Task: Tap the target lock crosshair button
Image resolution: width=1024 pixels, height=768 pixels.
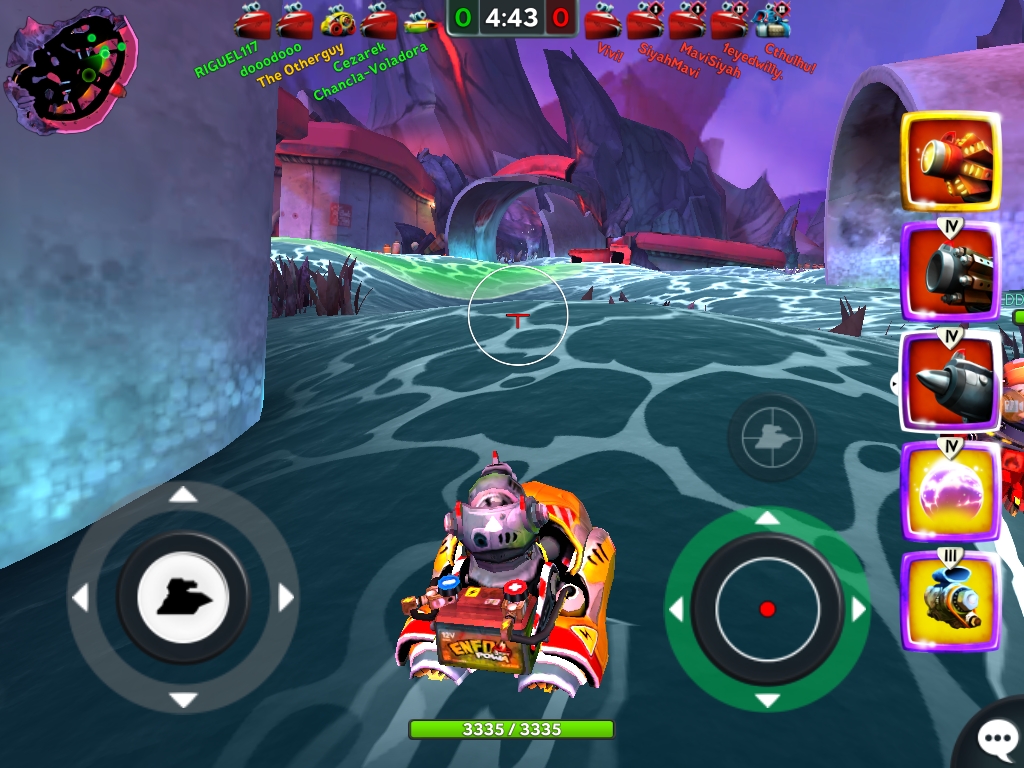Action: [x=771, y=437]
